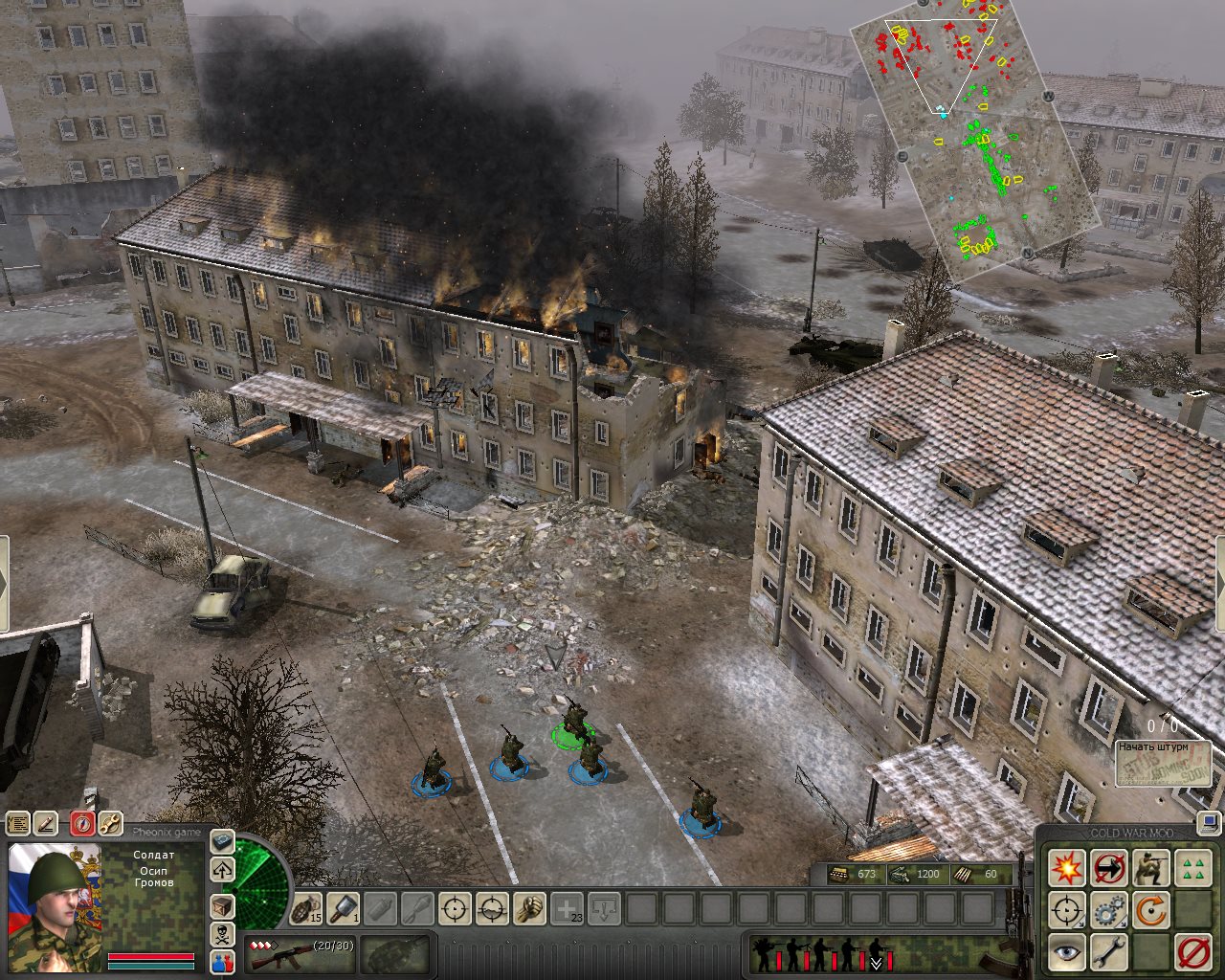Click the skull and crossbones button

(x=222, y=934)
